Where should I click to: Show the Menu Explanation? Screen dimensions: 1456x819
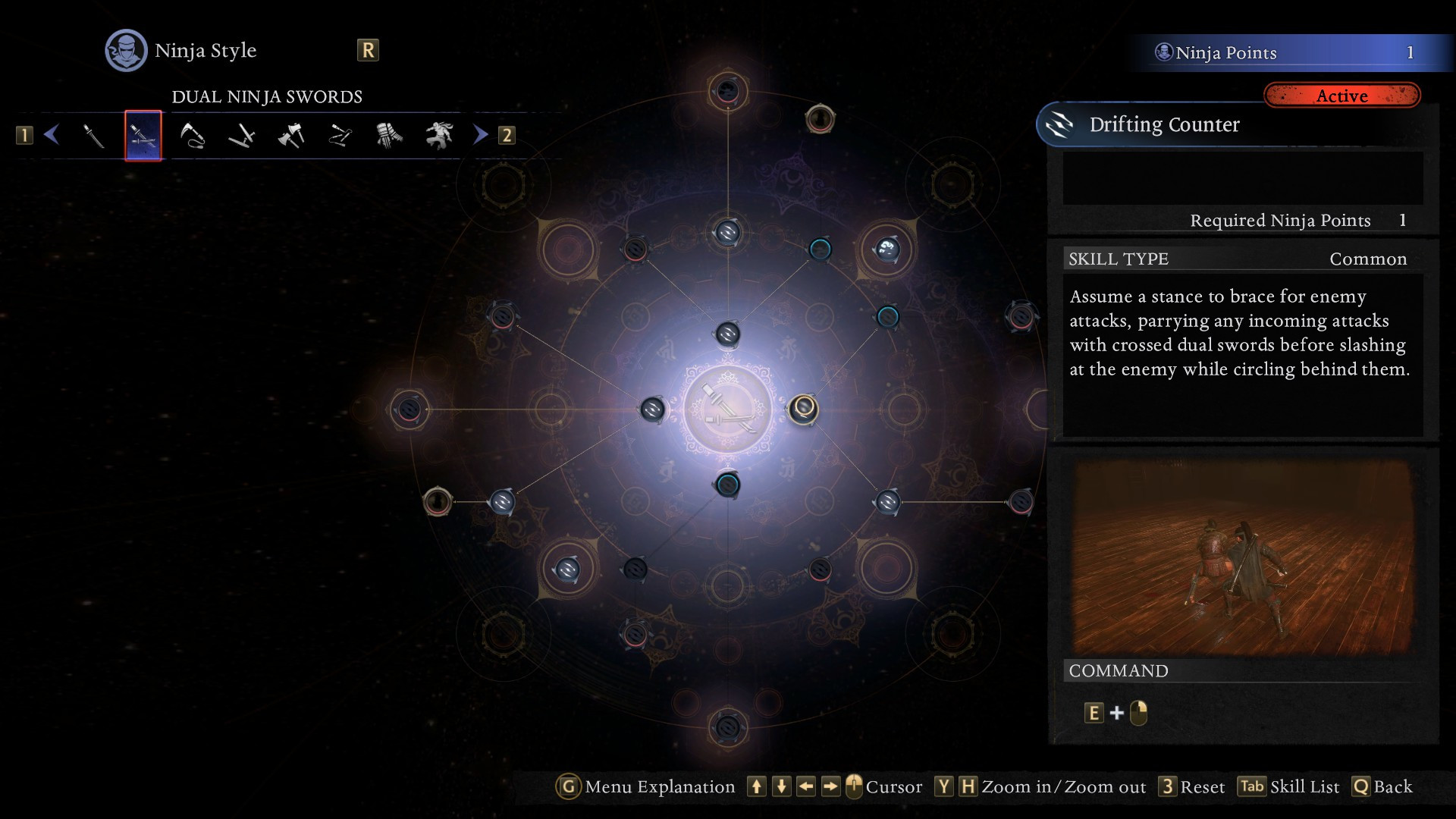tap(645, 786)
